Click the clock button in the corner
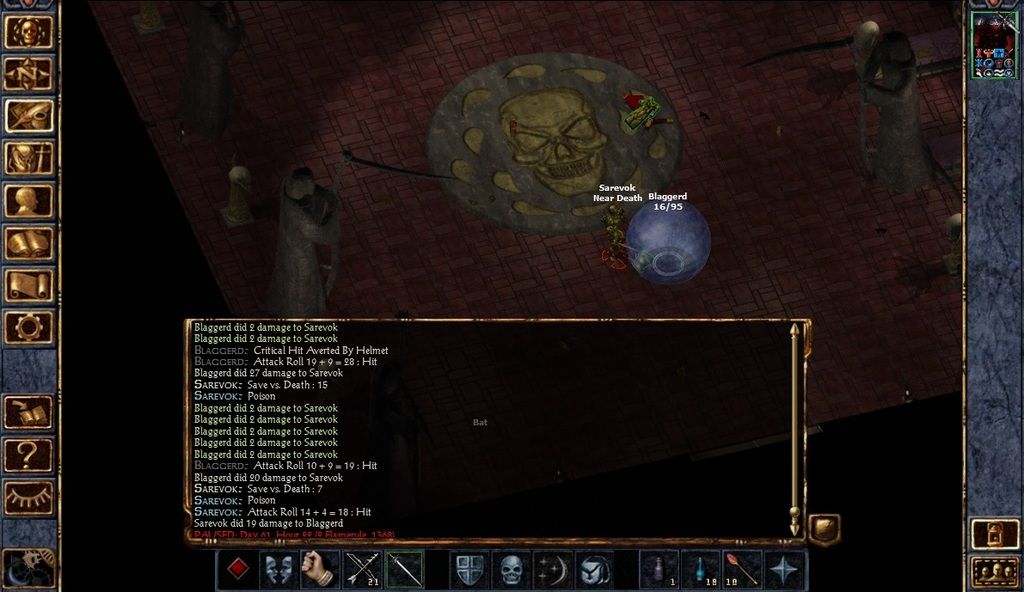This screenshot has width=1024, height=592. pos(27,568)
